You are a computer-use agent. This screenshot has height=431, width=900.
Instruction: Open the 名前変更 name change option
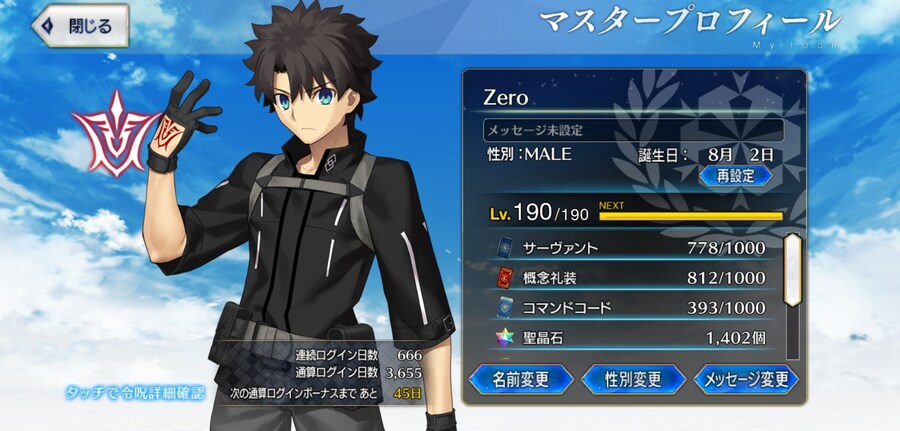coord(520,379)
